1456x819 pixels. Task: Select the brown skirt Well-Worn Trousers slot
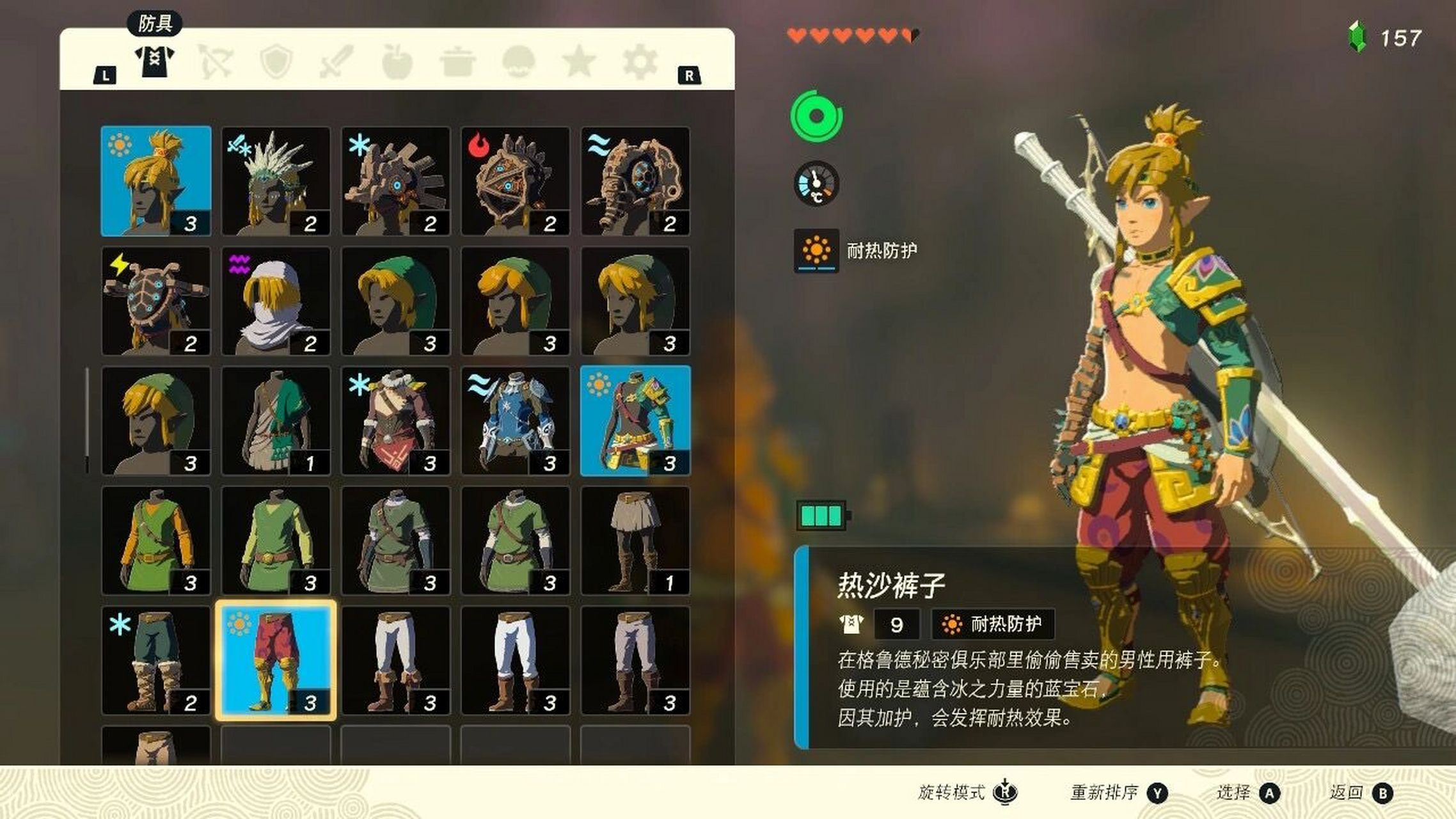point(635,541)
